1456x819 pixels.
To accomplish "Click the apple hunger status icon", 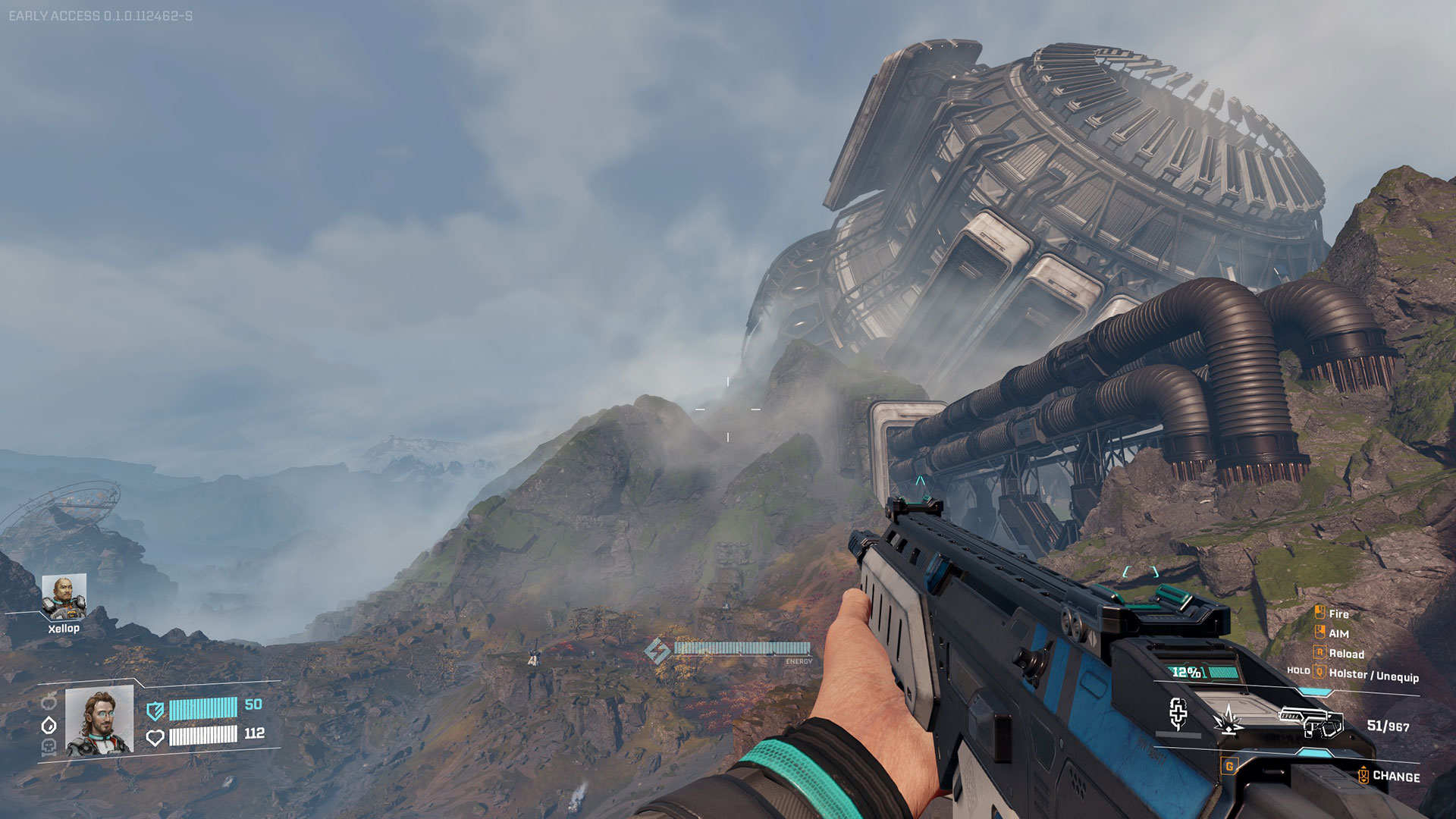I will pyautogui.click(x=49, y=701).
